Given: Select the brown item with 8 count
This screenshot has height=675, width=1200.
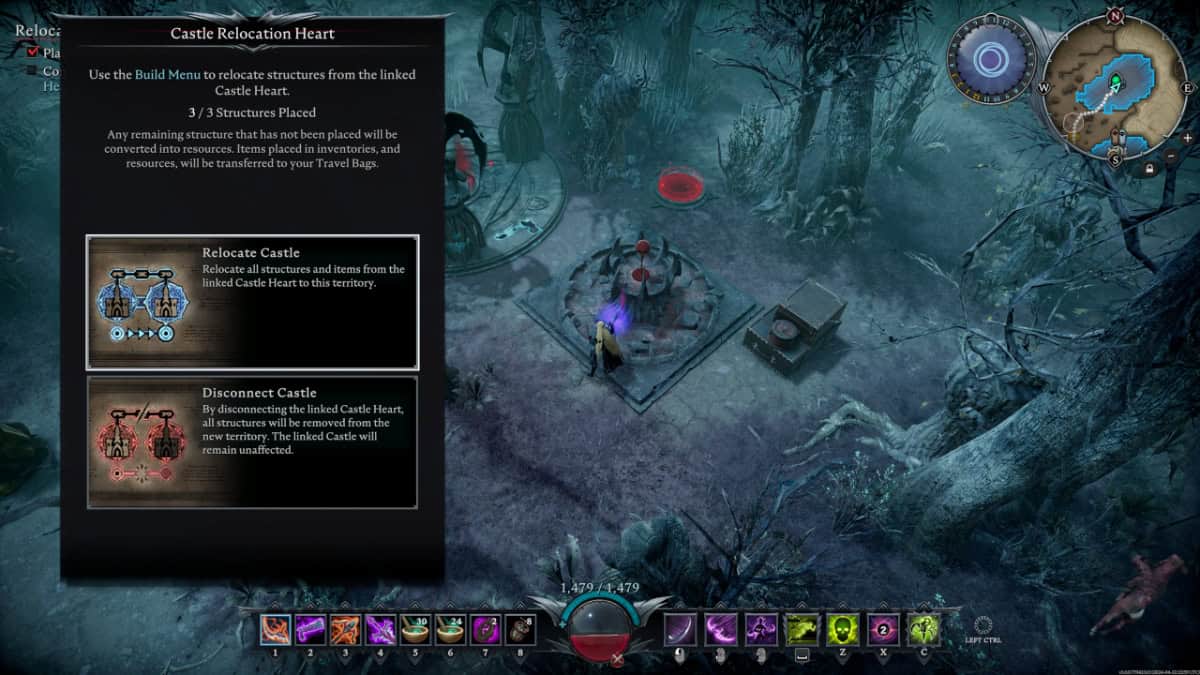Looking at the screenshot, I should point(520,629).
